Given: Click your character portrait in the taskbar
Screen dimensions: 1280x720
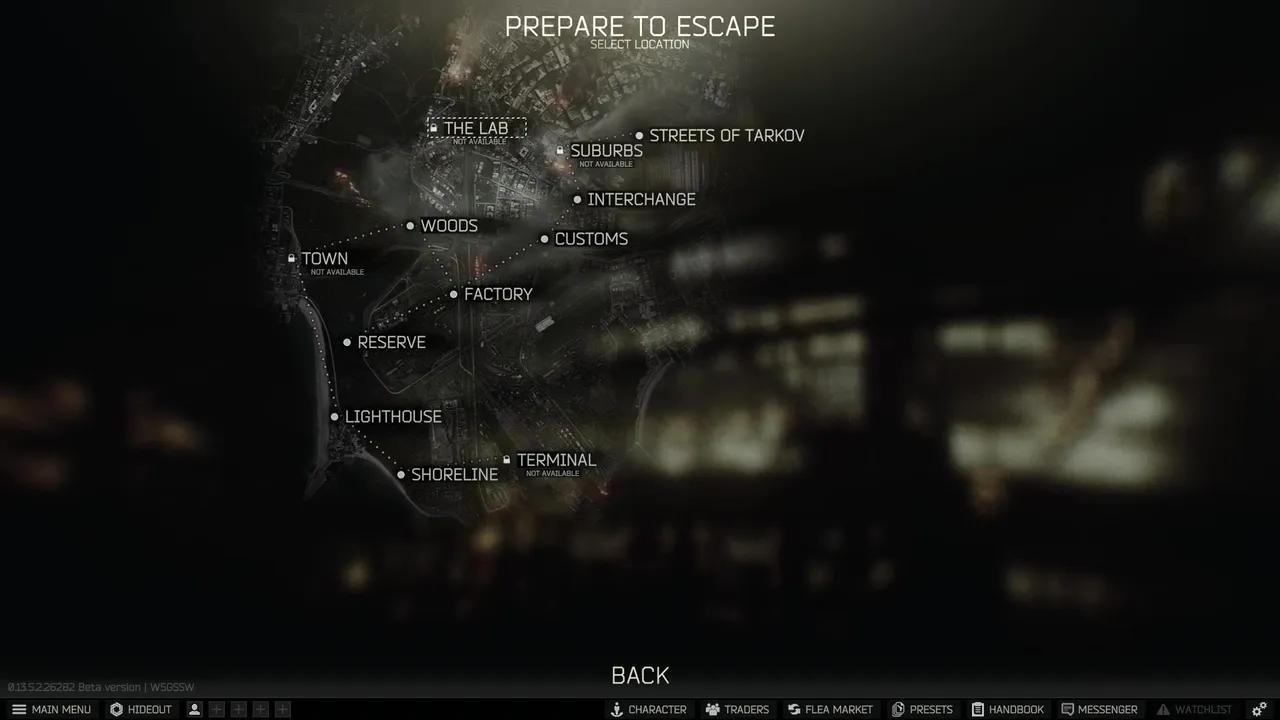Looking at the screenshot, I should 193,709.
